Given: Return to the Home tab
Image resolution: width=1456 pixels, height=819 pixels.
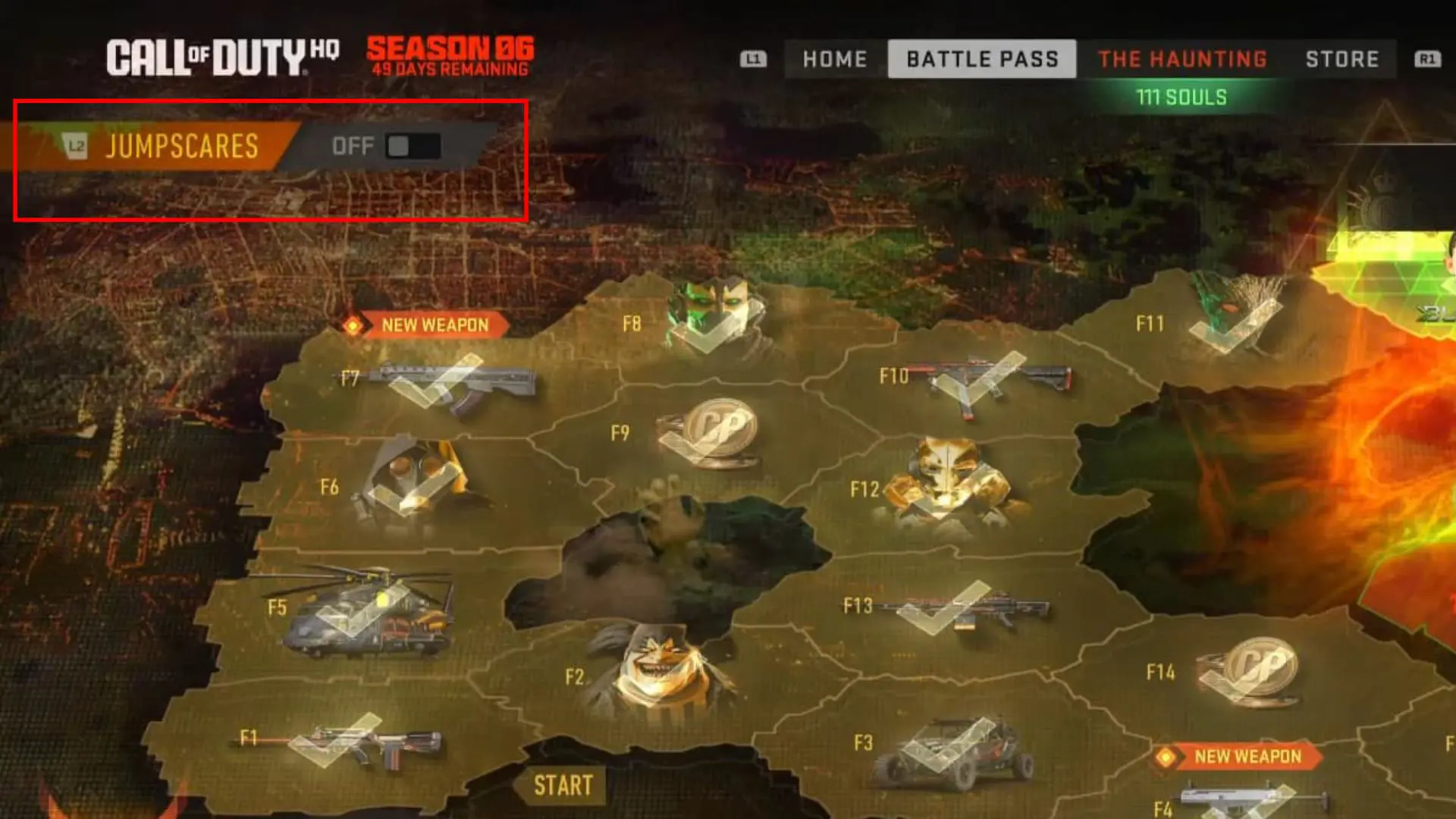Looking at the screenshot, I should pos(834,59).
